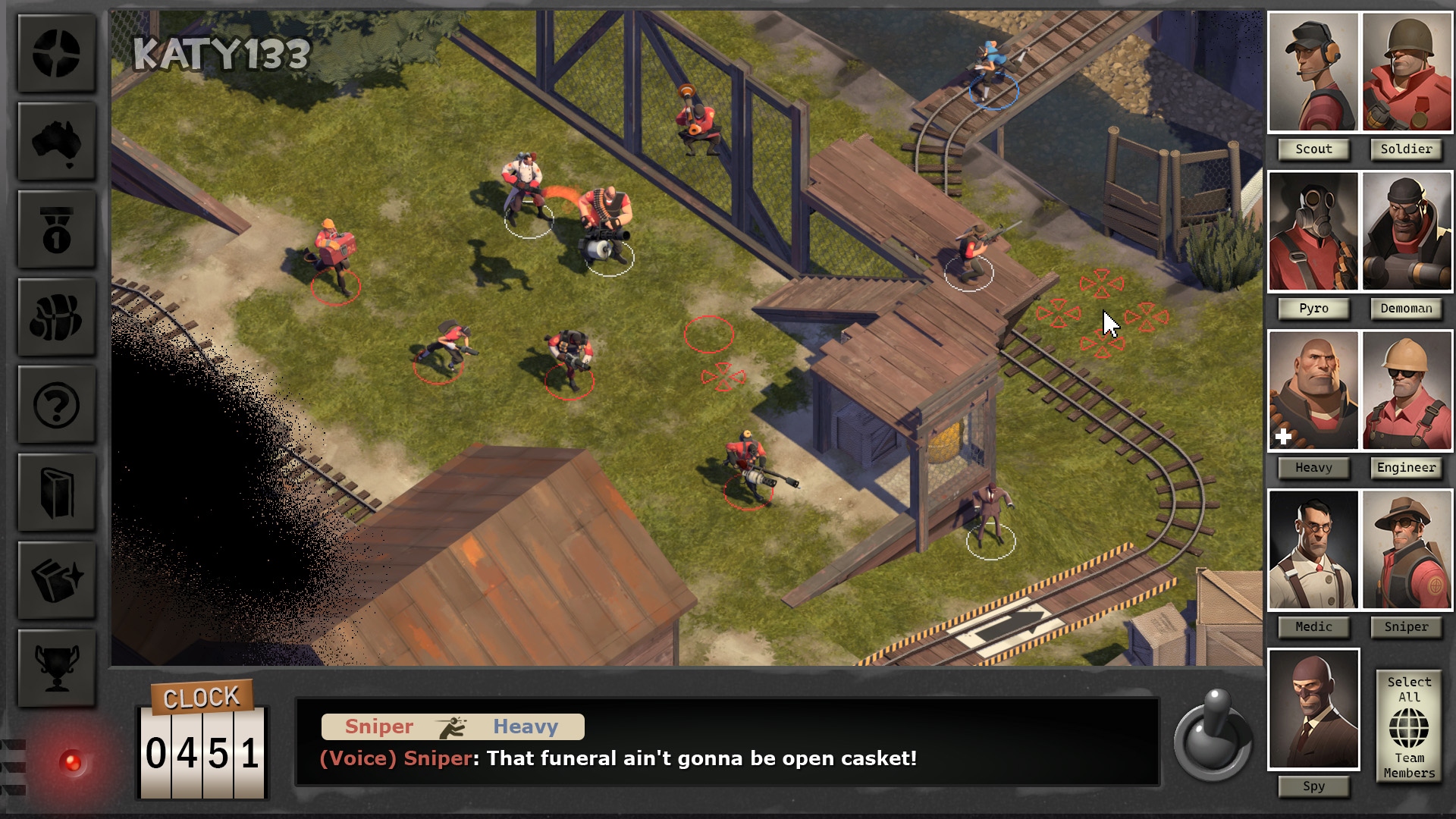Click the Team Fortress logo button
This screenshot has height=819, width=1456.
(x=56, y=54)
